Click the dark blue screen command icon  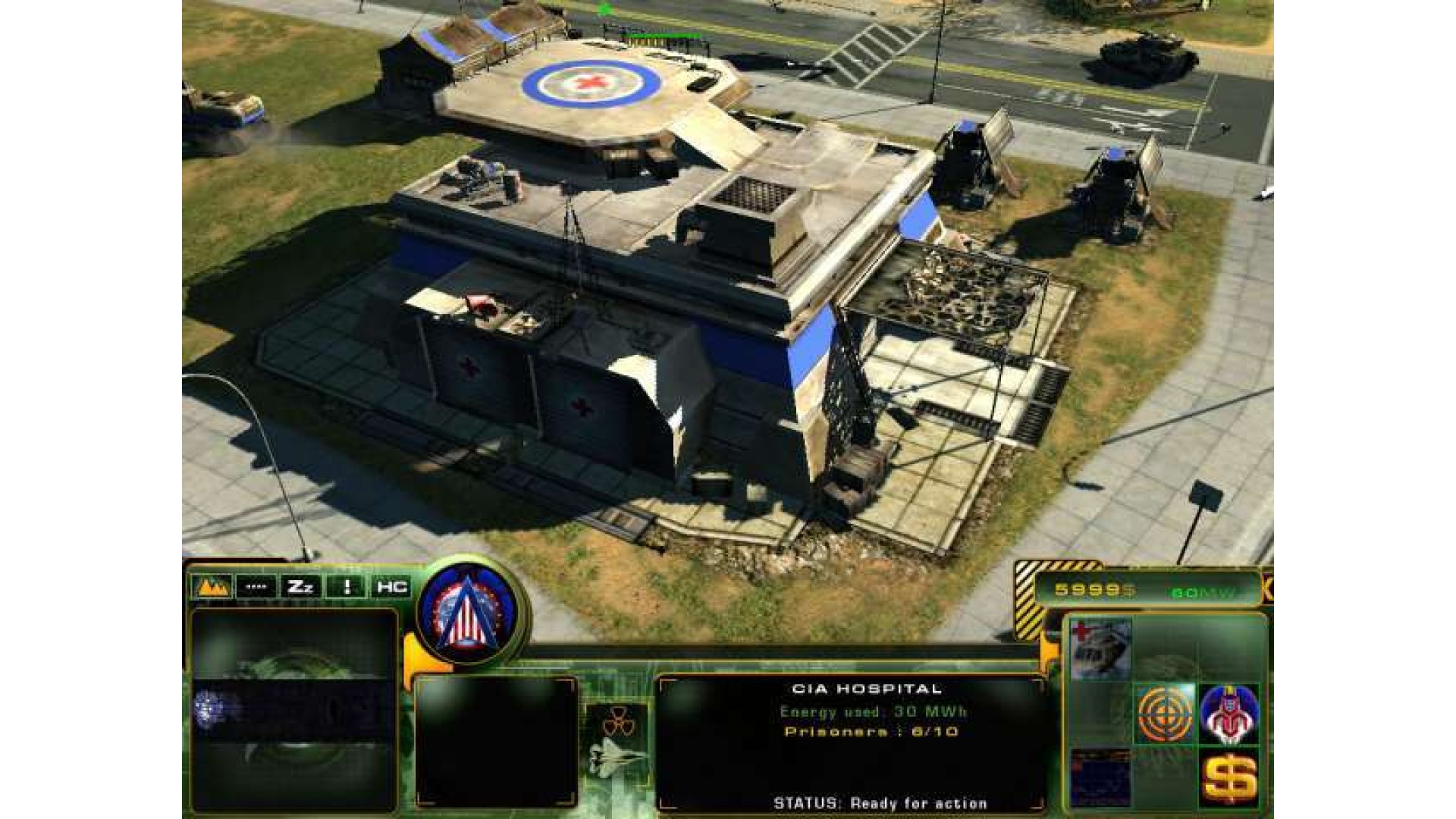[1100, 778]
